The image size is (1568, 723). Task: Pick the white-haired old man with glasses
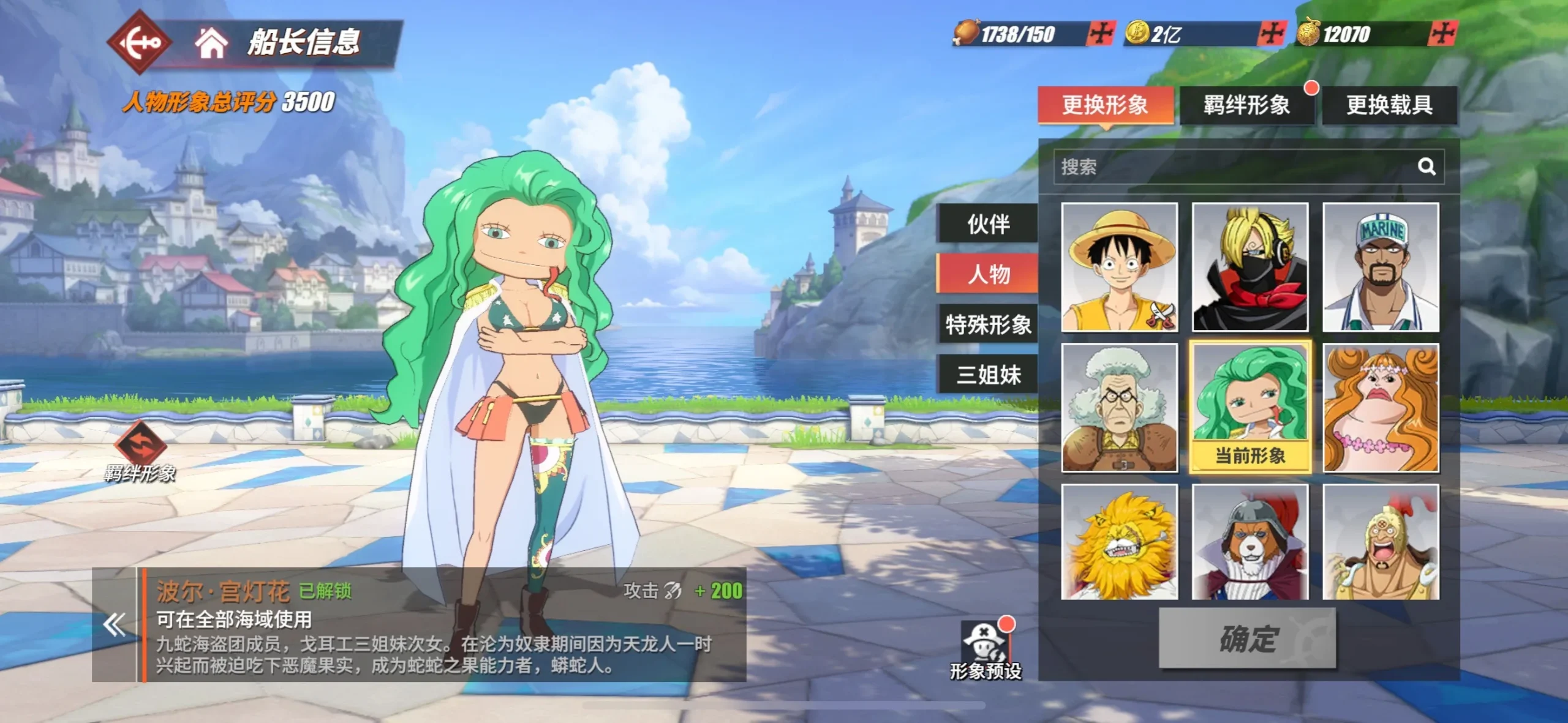point(1119,408)
